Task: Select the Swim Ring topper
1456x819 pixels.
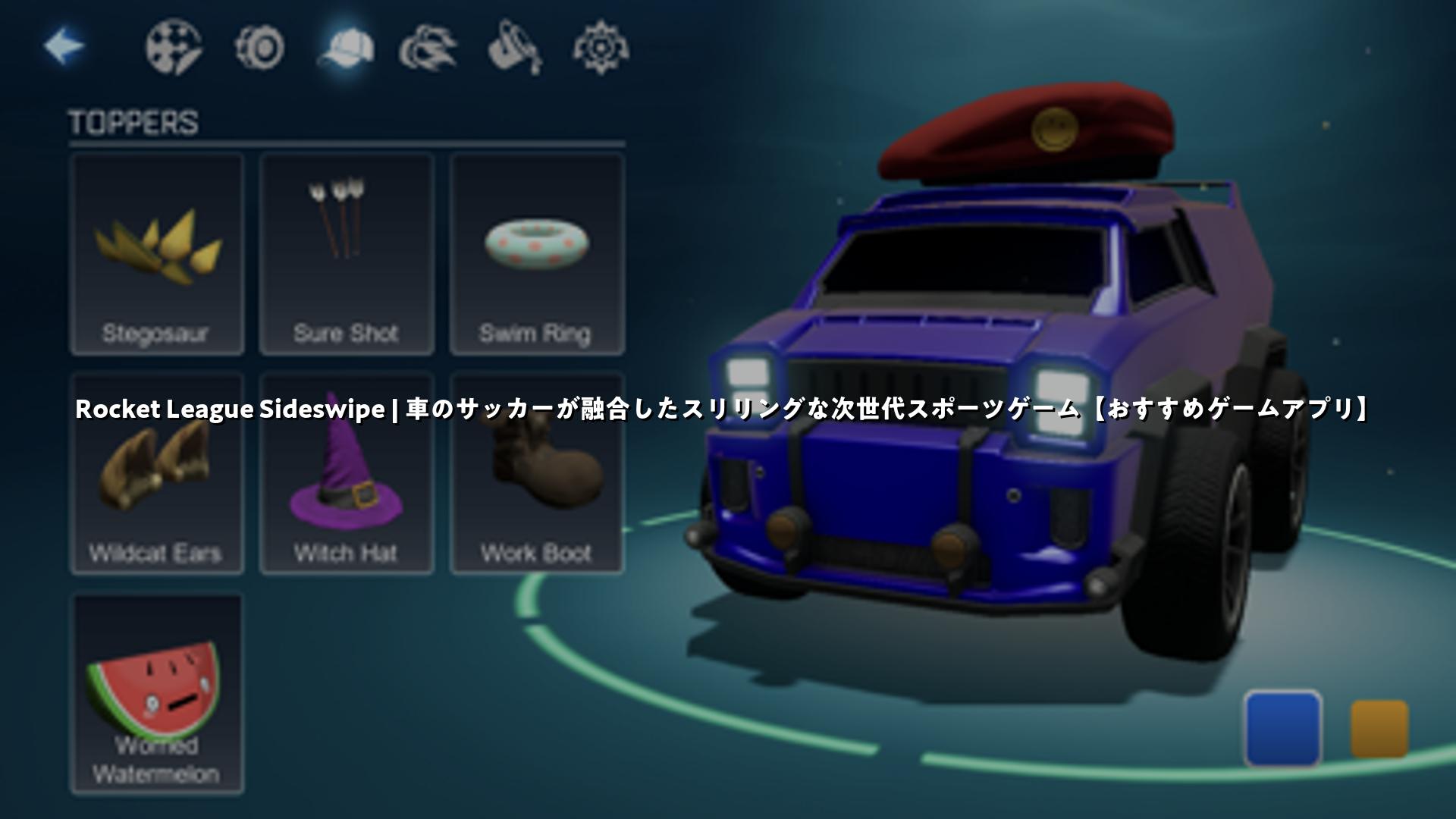Action: (x=537, y=254)
